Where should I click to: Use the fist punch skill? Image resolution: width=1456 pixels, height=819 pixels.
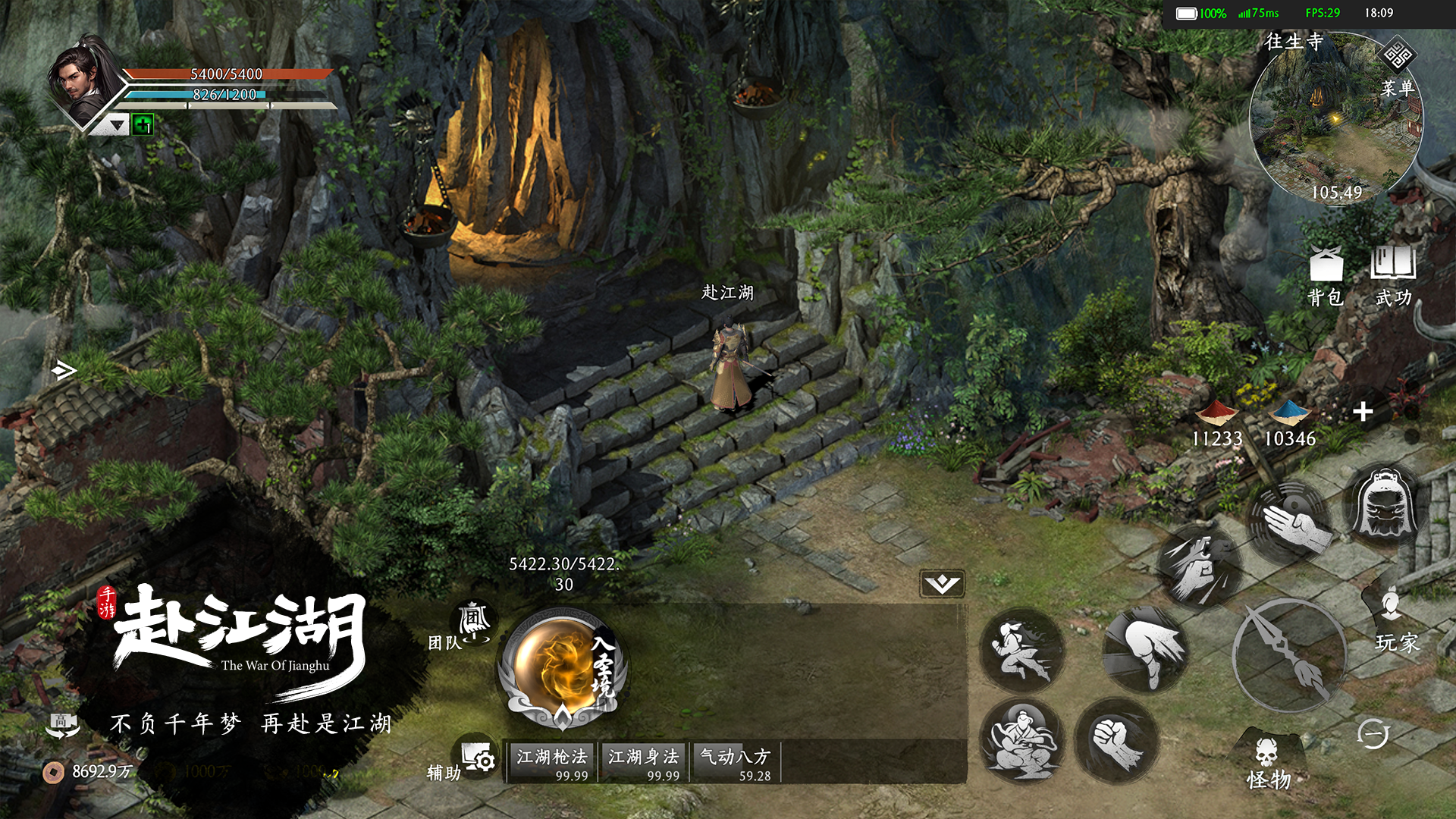pos(1116,740)
